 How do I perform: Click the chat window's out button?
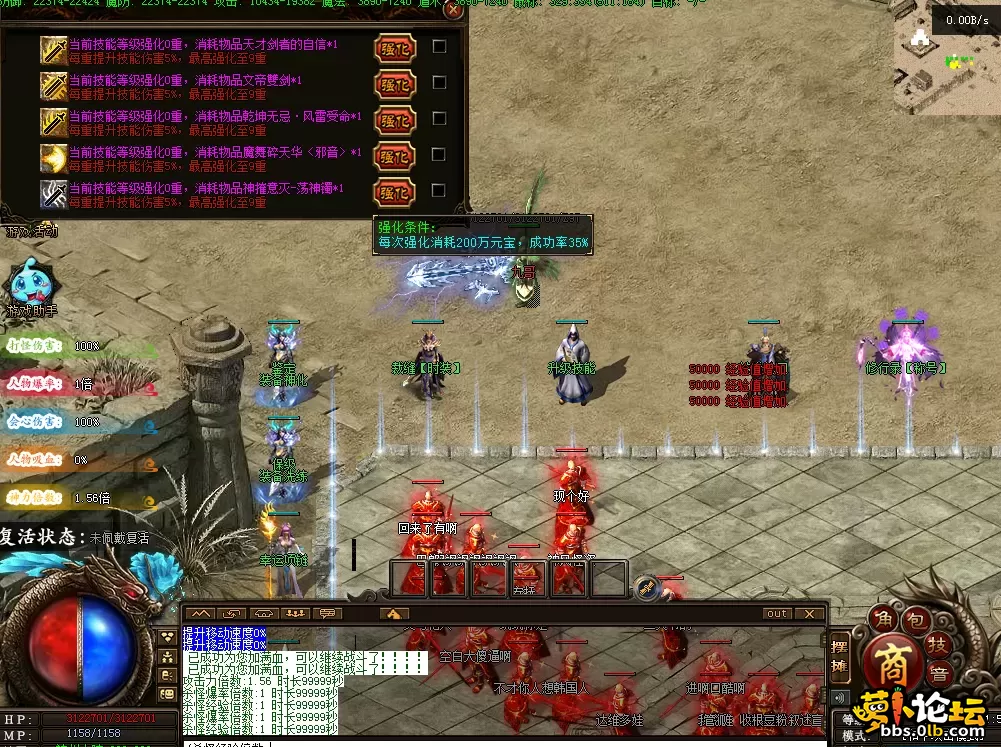[x=776, y=613]
